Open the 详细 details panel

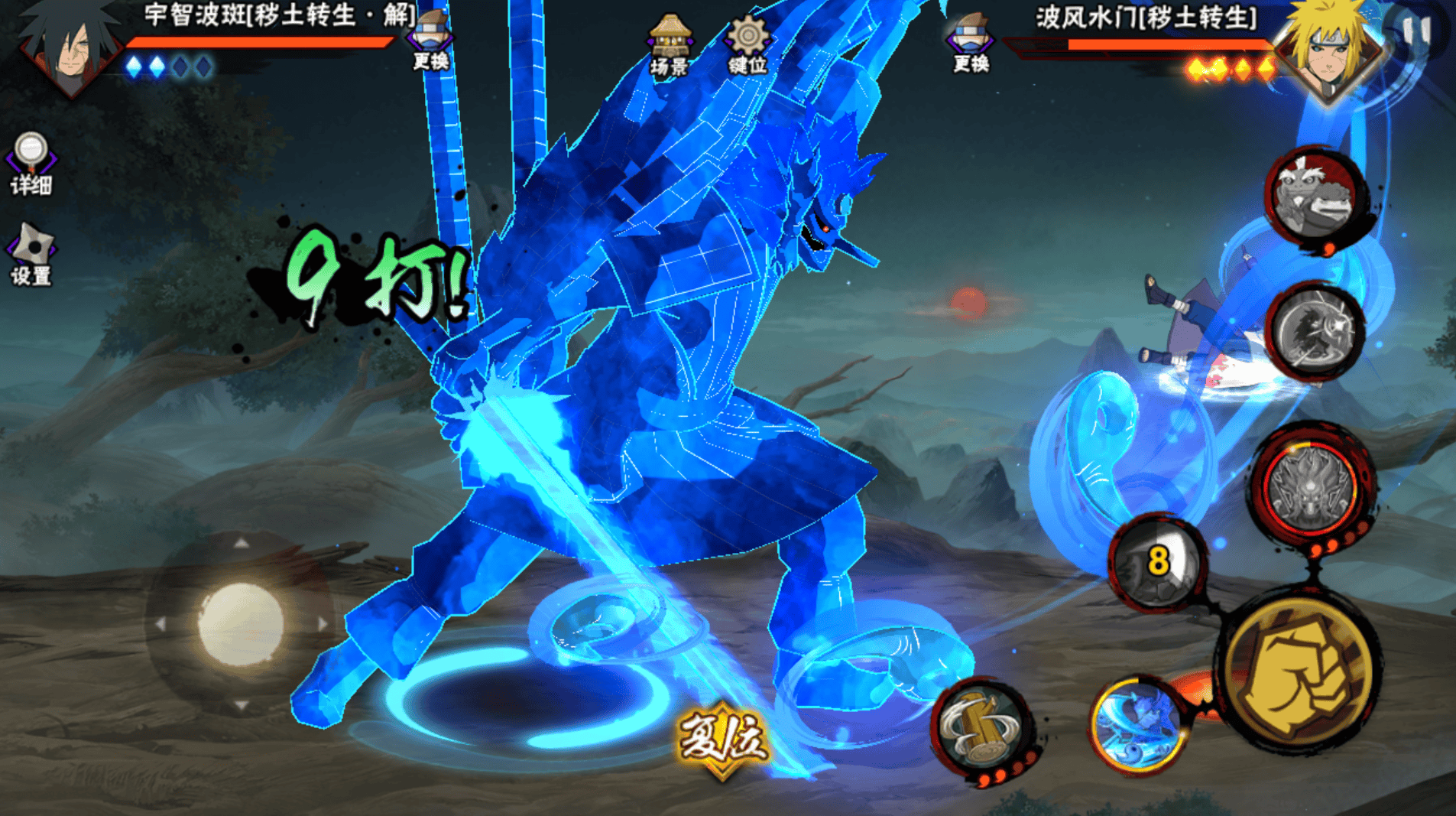pyautogui.click(x=31, y=162)
